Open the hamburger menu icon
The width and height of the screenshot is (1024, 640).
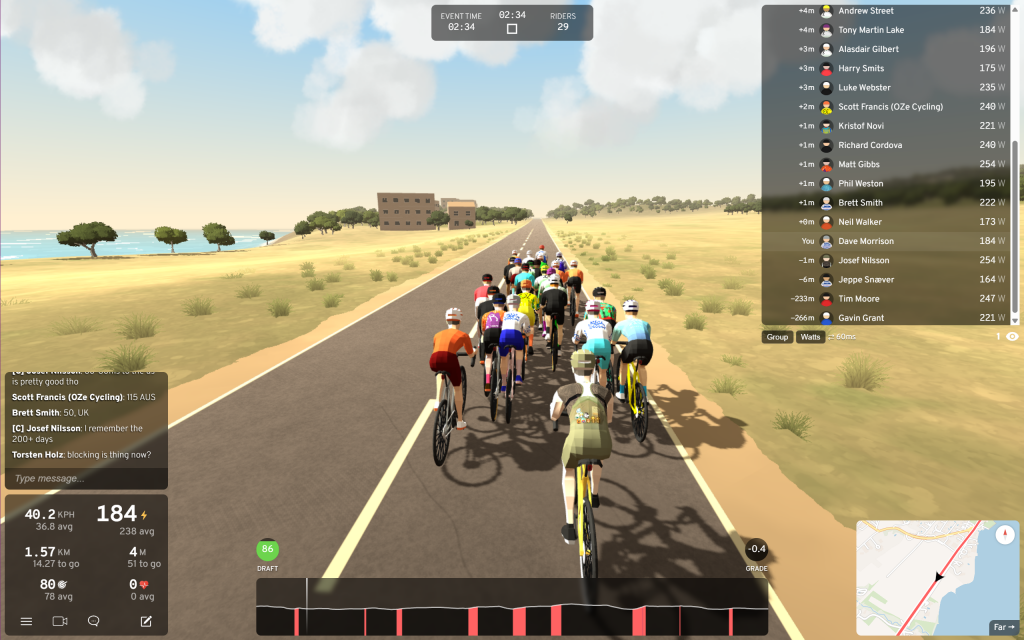(26, 621)
